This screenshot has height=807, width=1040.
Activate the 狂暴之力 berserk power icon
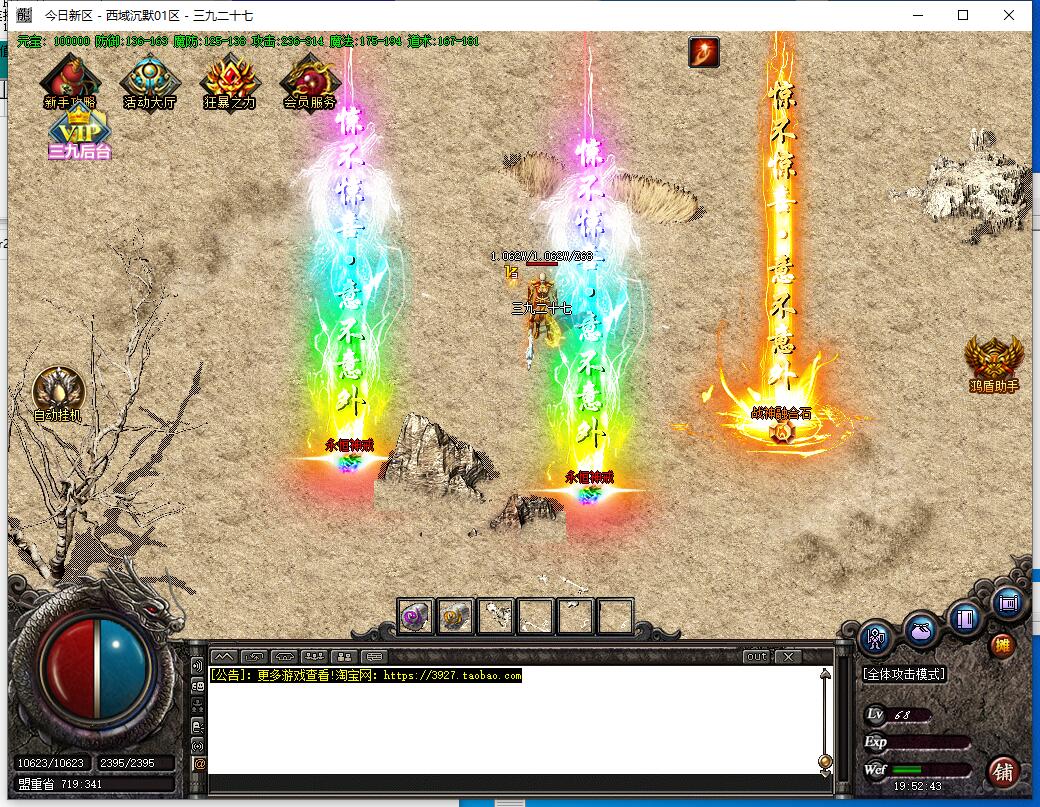coord(229,80)
